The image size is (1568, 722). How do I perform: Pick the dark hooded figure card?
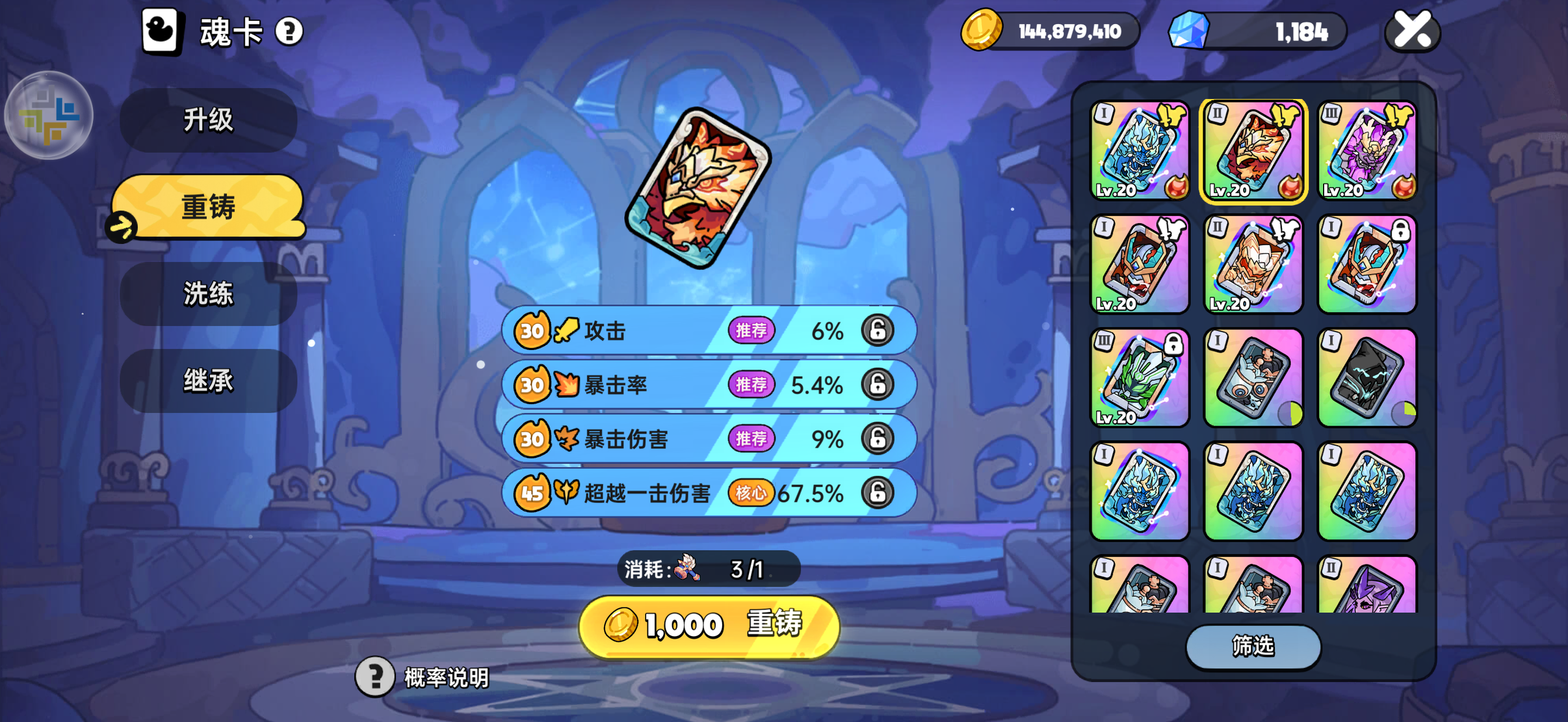[x=1366, y=378]
